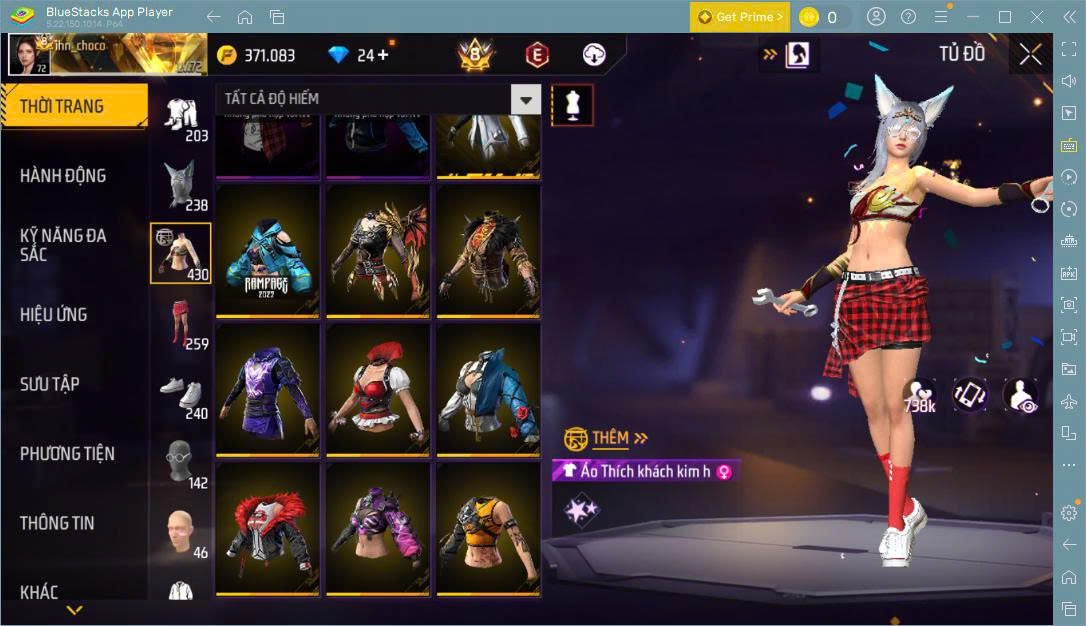Select the purple hooded jacket item

tap(268, 389)
